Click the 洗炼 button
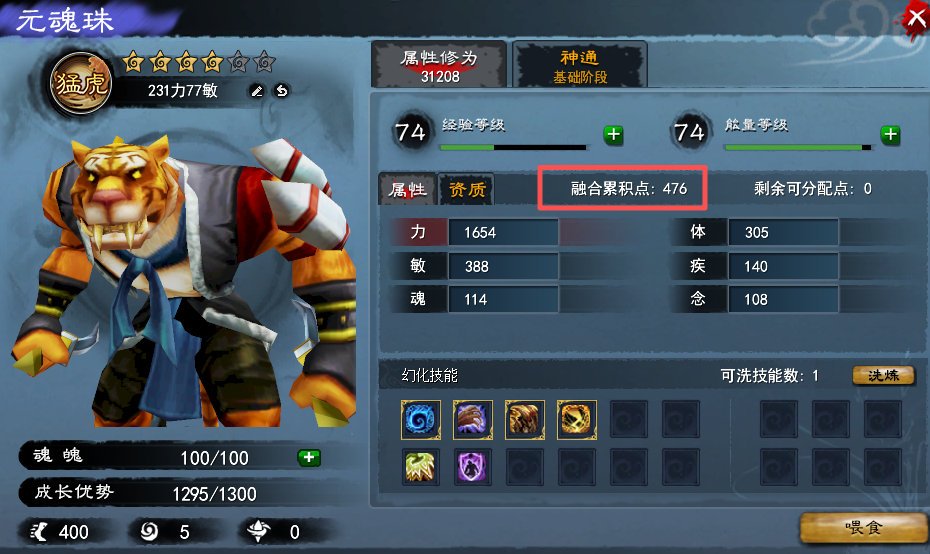 (883, 376)
